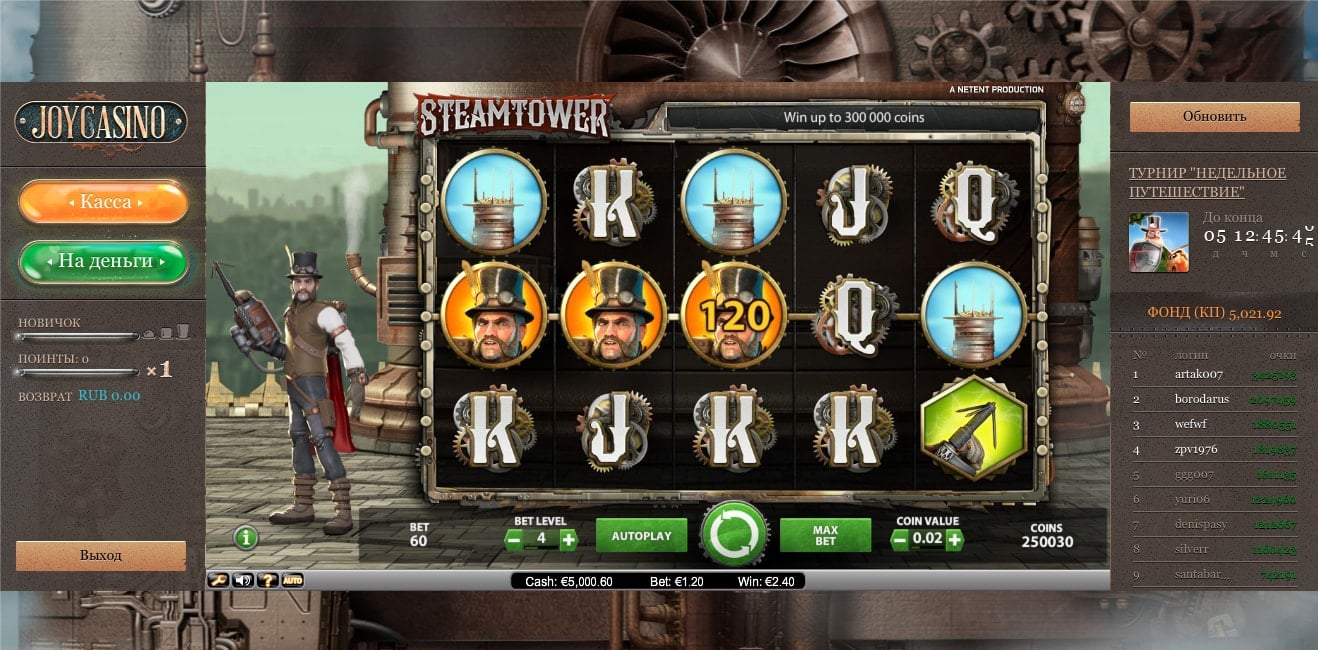This screenshot has width=1318, height=650.
Task: Increase the bet level with plus
Action: point(568,540)
